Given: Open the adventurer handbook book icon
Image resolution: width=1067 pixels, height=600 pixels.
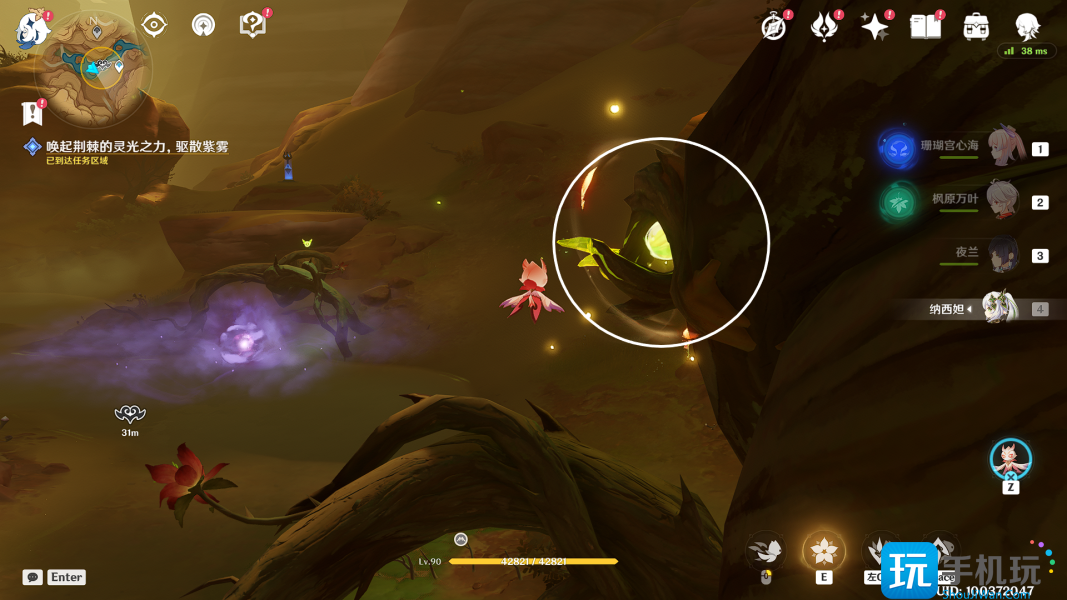Looking at the screenshot, I should pyautogui.click(x=925, y=27).
